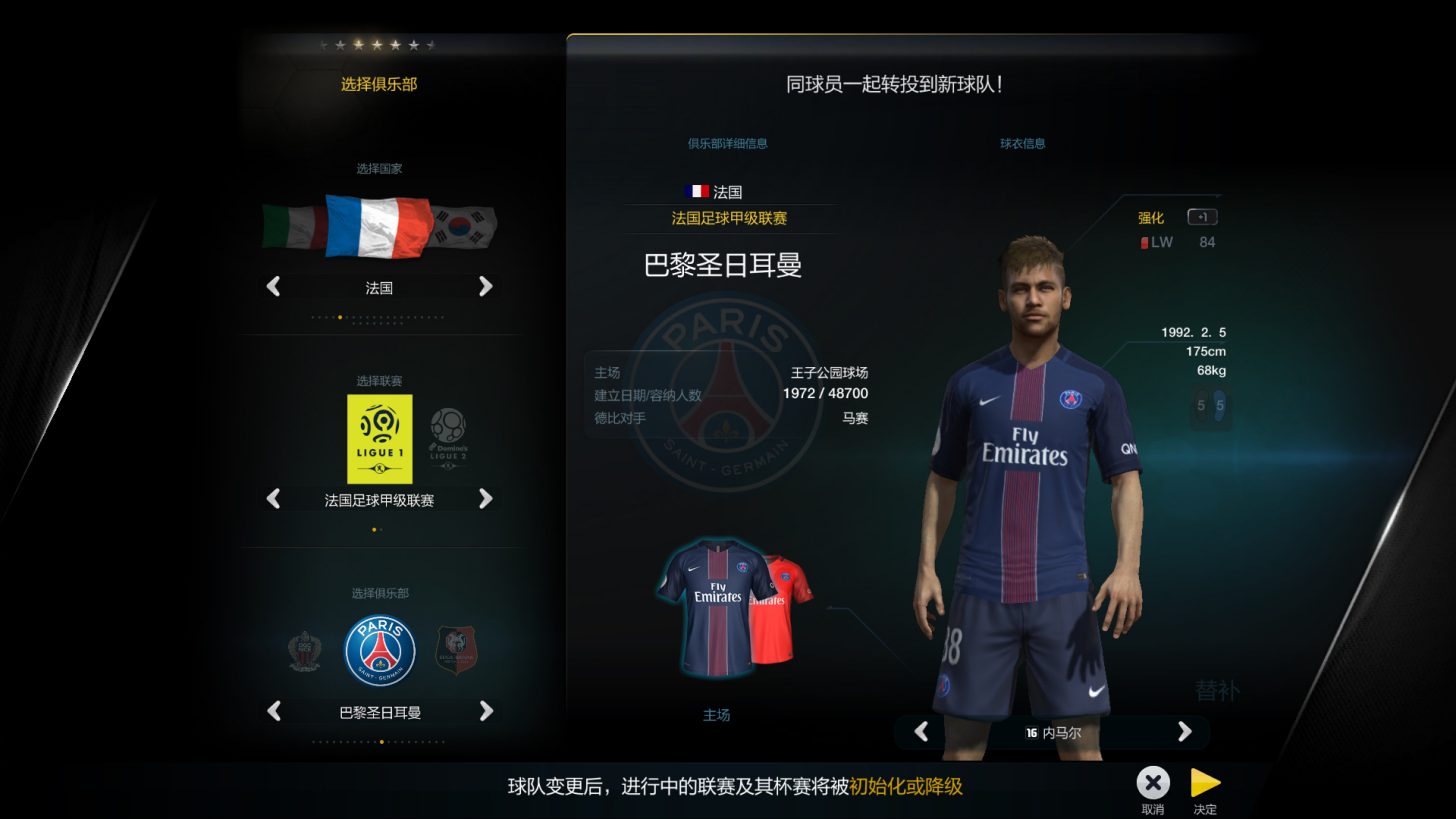The image size is (1456, 819).
Task: Click a pagination dot under club selection
Action: click(380, 744)
